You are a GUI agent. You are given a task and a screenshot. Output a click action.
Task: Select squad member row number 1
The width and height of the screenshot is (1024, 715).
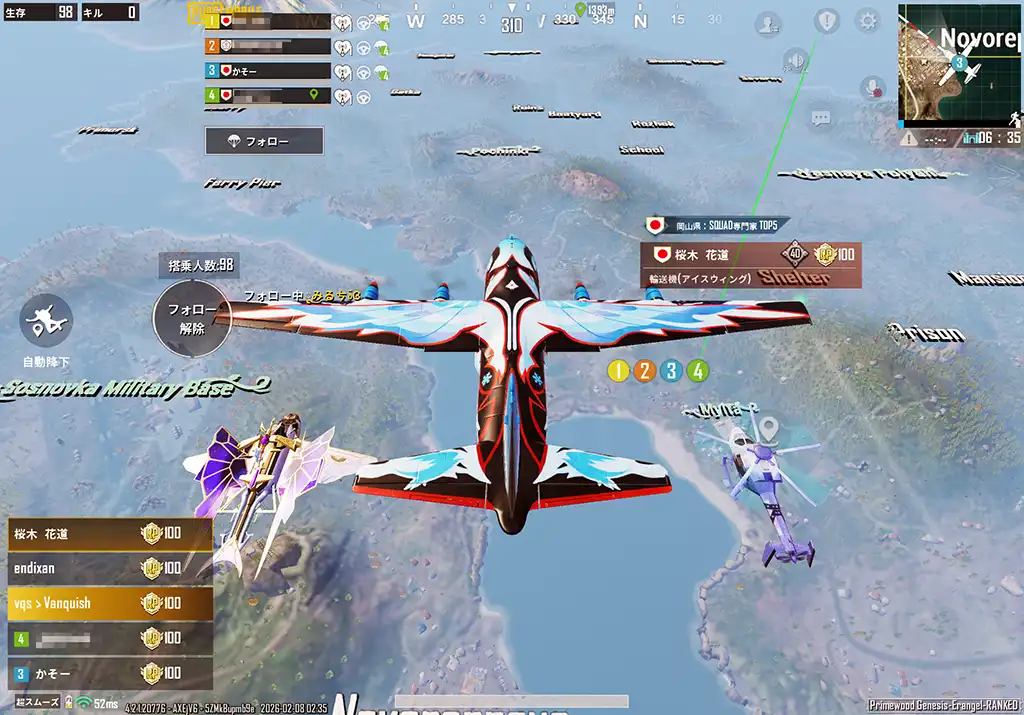[268, 21]
